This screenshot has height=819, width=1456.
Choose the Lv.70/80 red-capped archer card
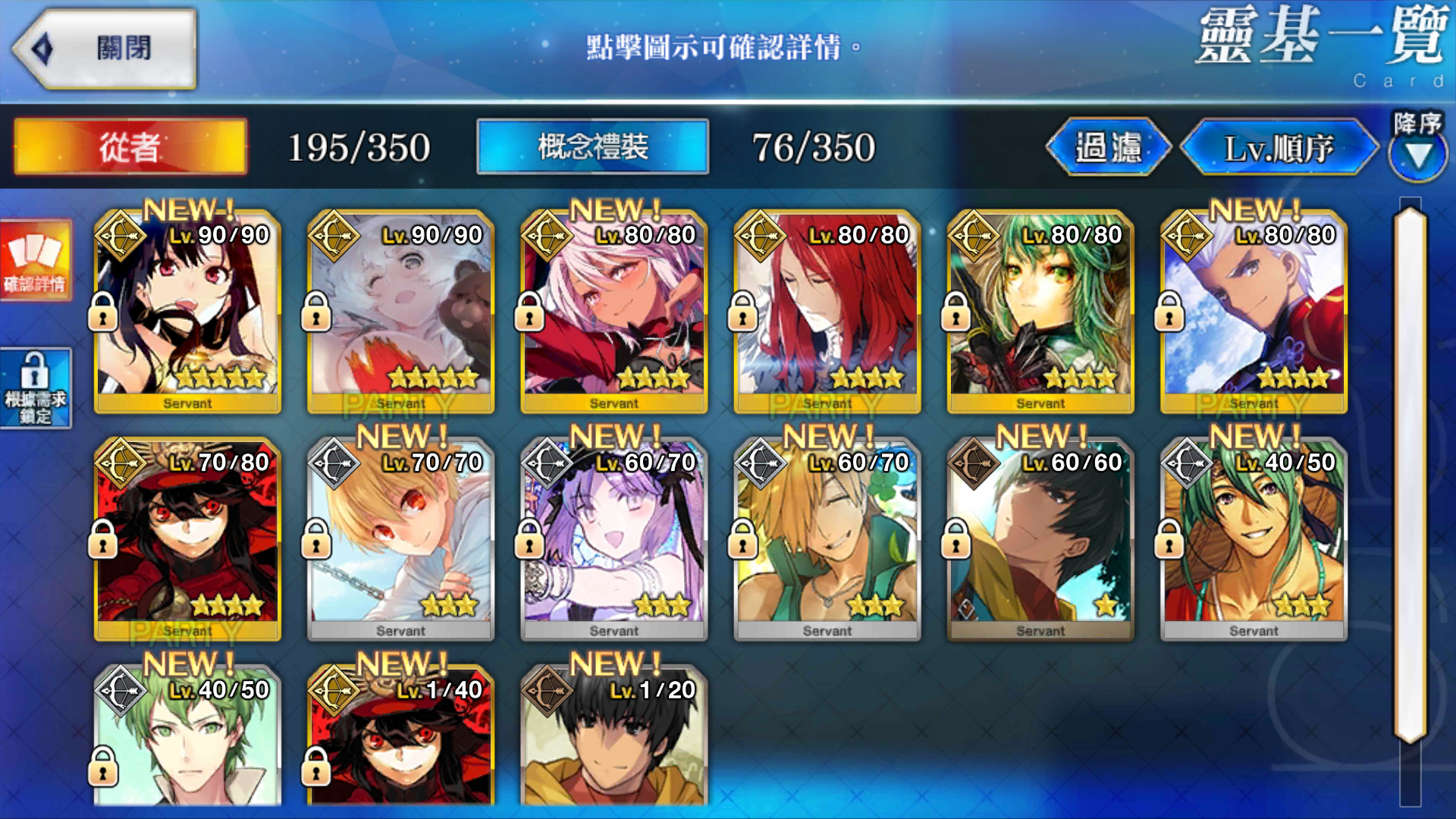[x=187, y=540]
